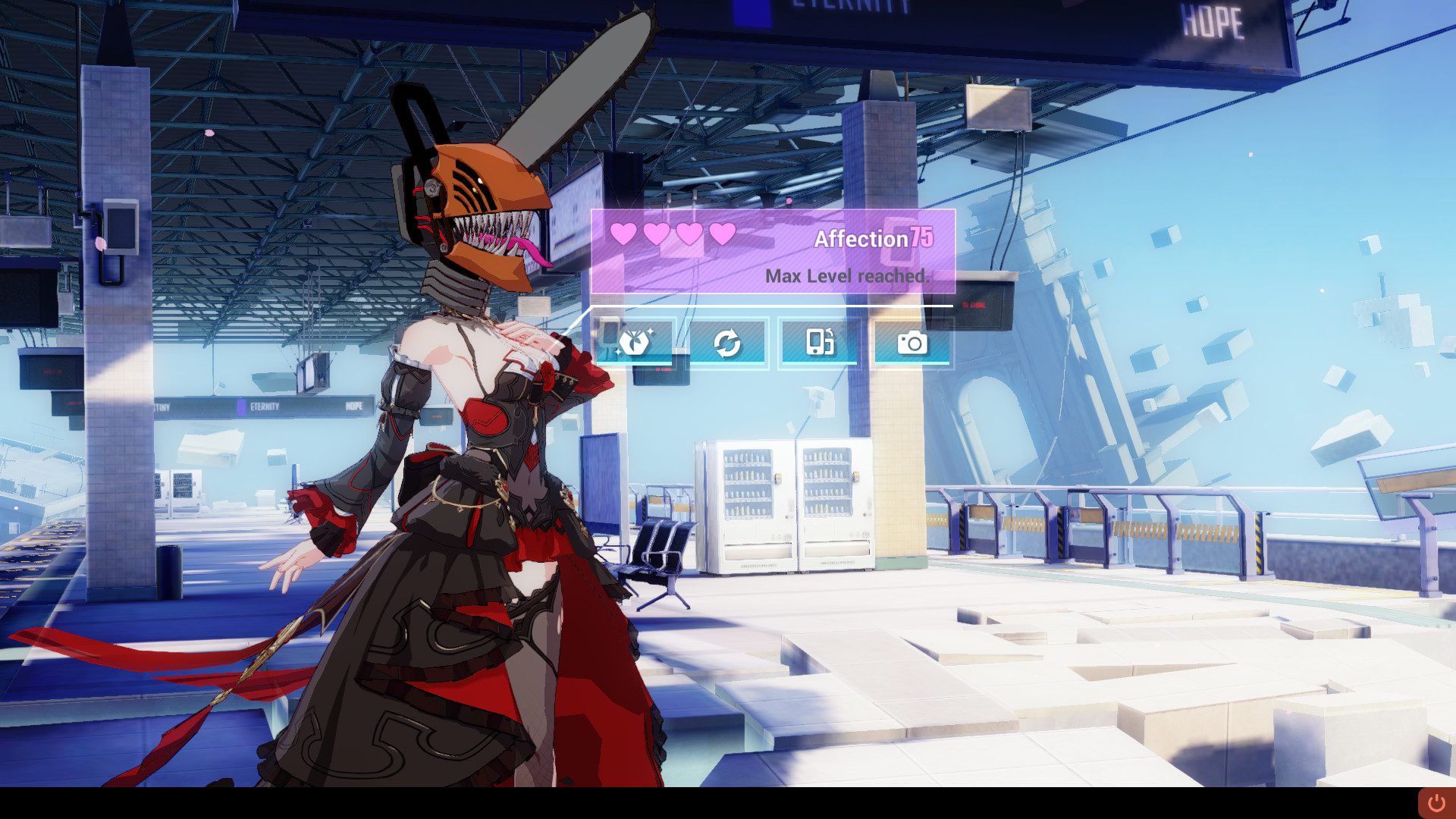
Task: Toggle the third affection heart
Action: click(689, 234)
